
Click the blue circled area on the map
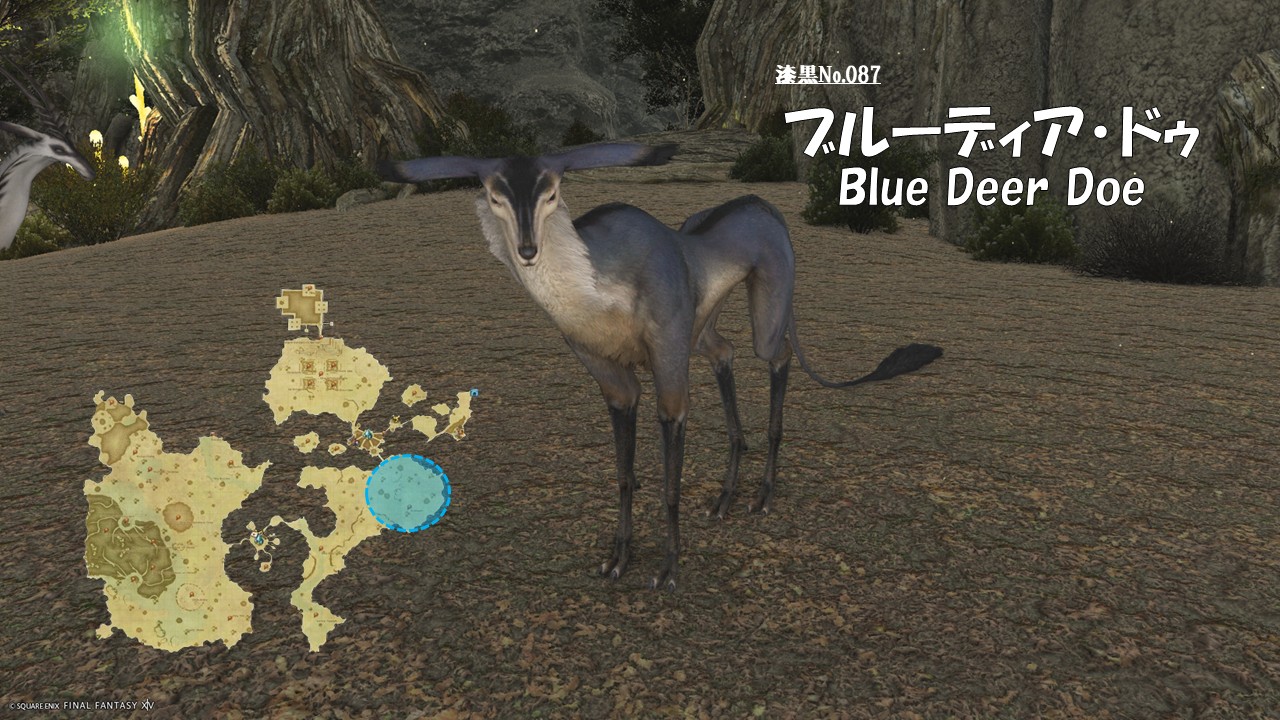[408, 492]
